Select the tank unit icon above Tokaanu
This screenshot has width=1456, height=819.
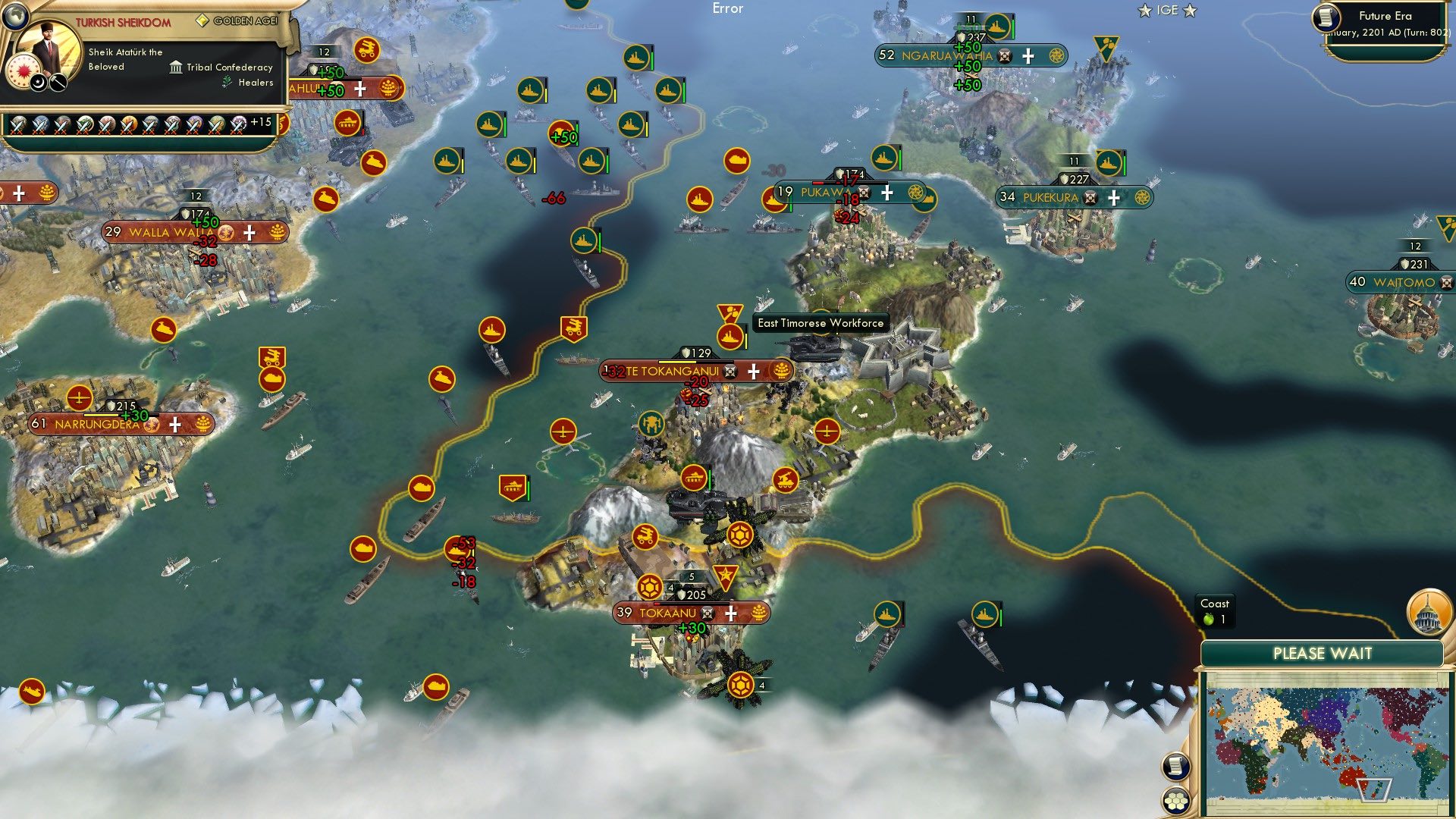(x=693, y=479)
